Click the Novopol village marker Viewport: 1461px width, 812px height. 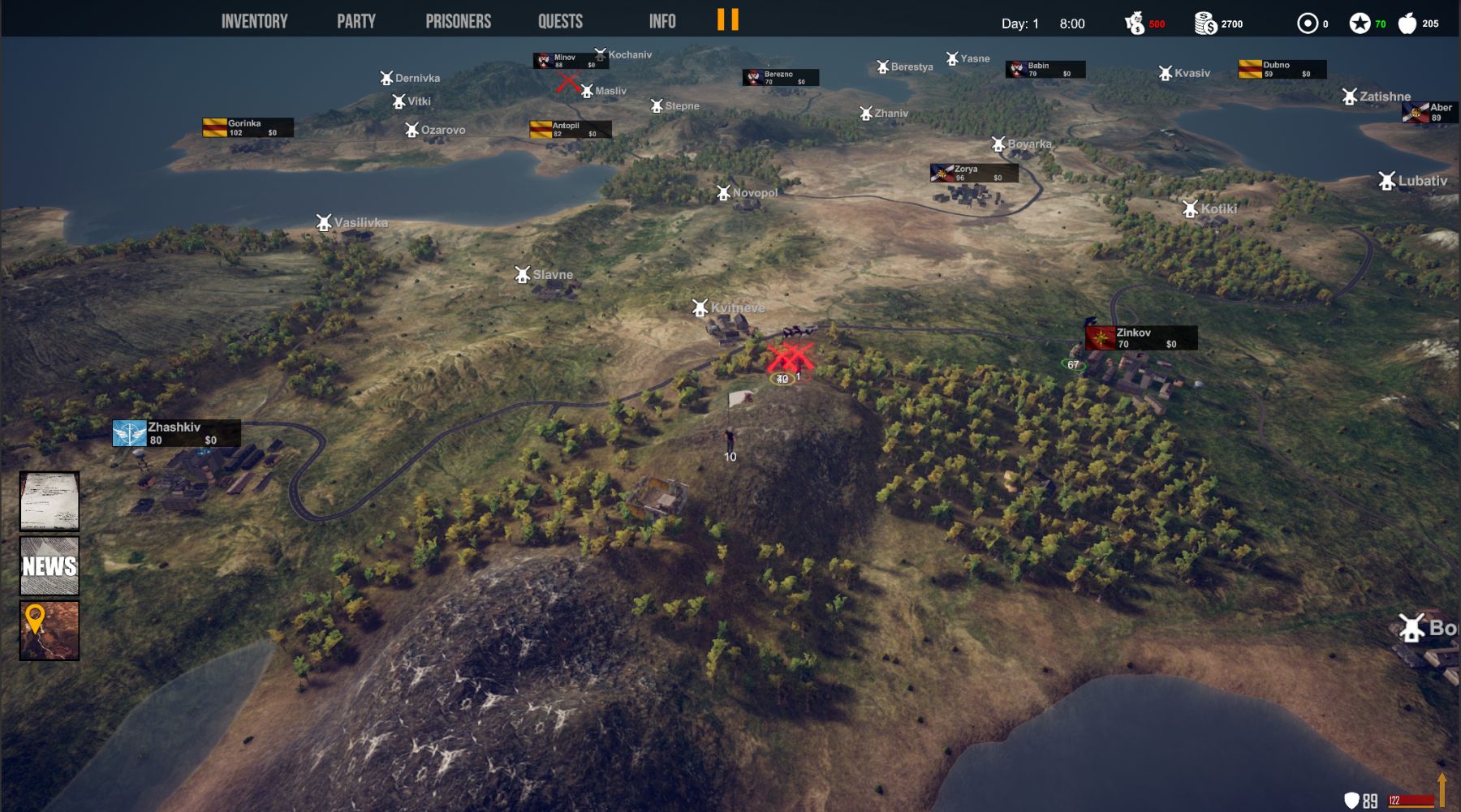pos(723,193)
